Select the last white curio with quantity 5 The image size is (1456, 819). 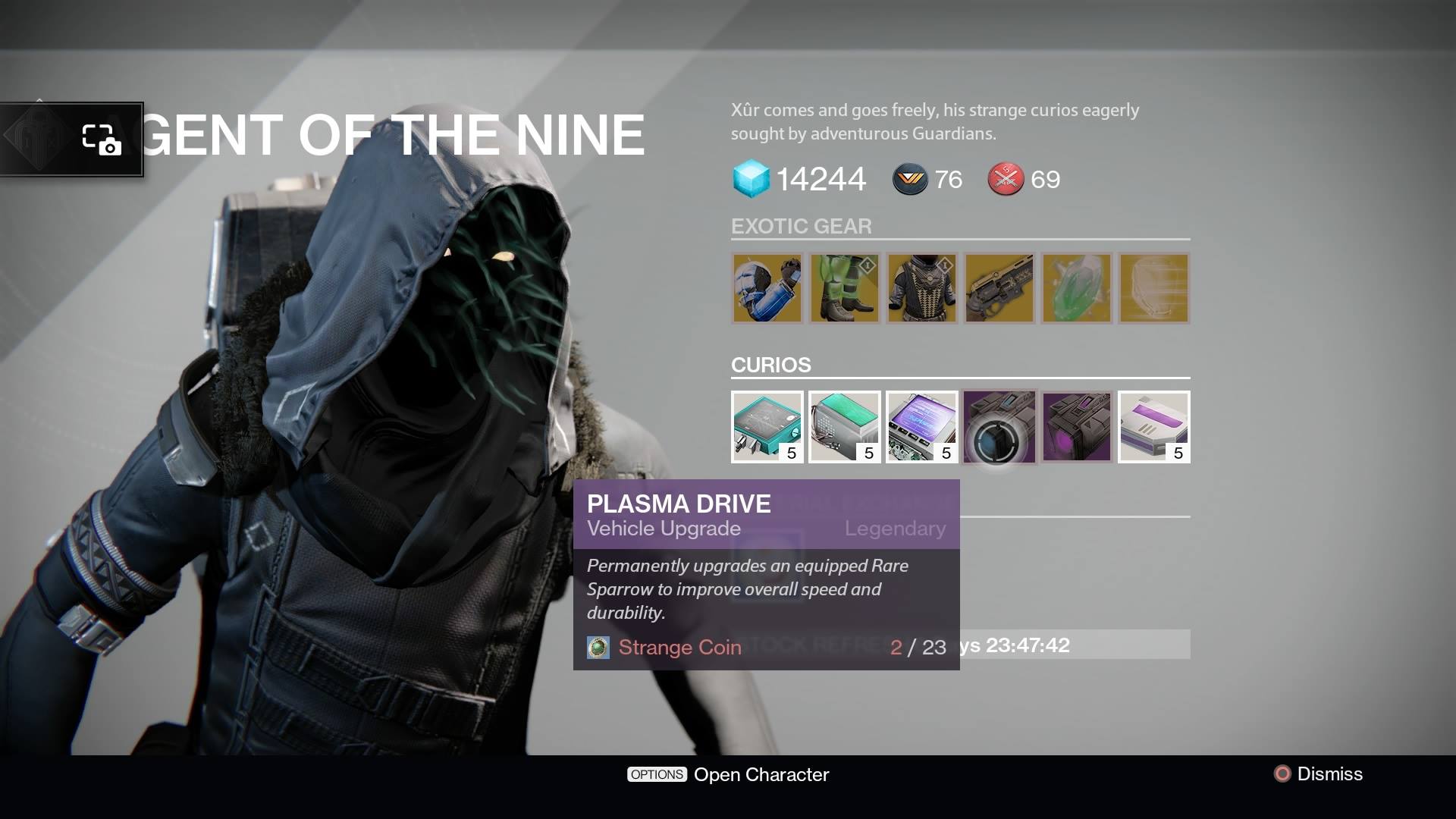1154,426
